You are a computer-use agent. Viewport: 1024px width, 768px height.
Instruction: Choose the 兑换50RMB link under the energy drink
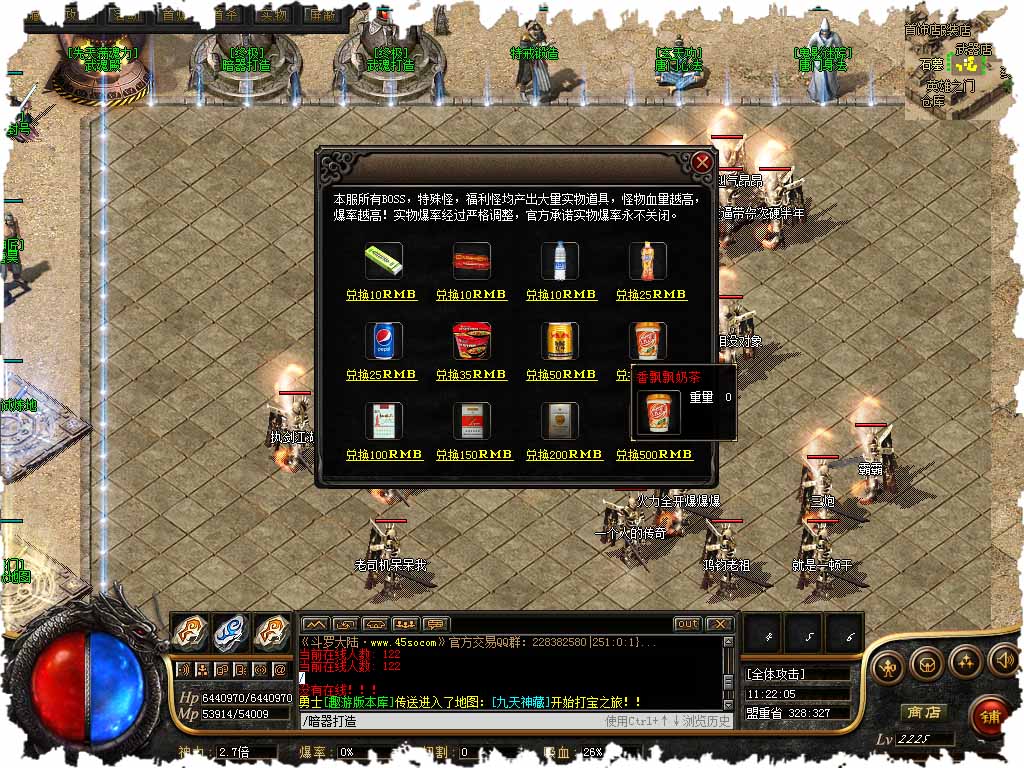560,375
